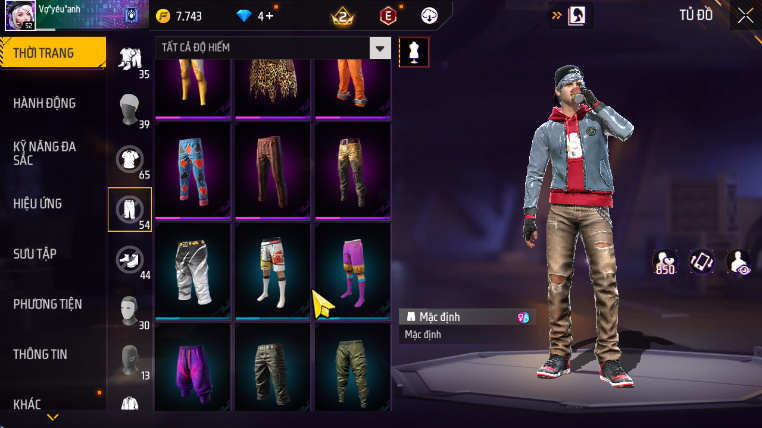Select the Khác menu entry
762x428 pixels.
[28, 403]
